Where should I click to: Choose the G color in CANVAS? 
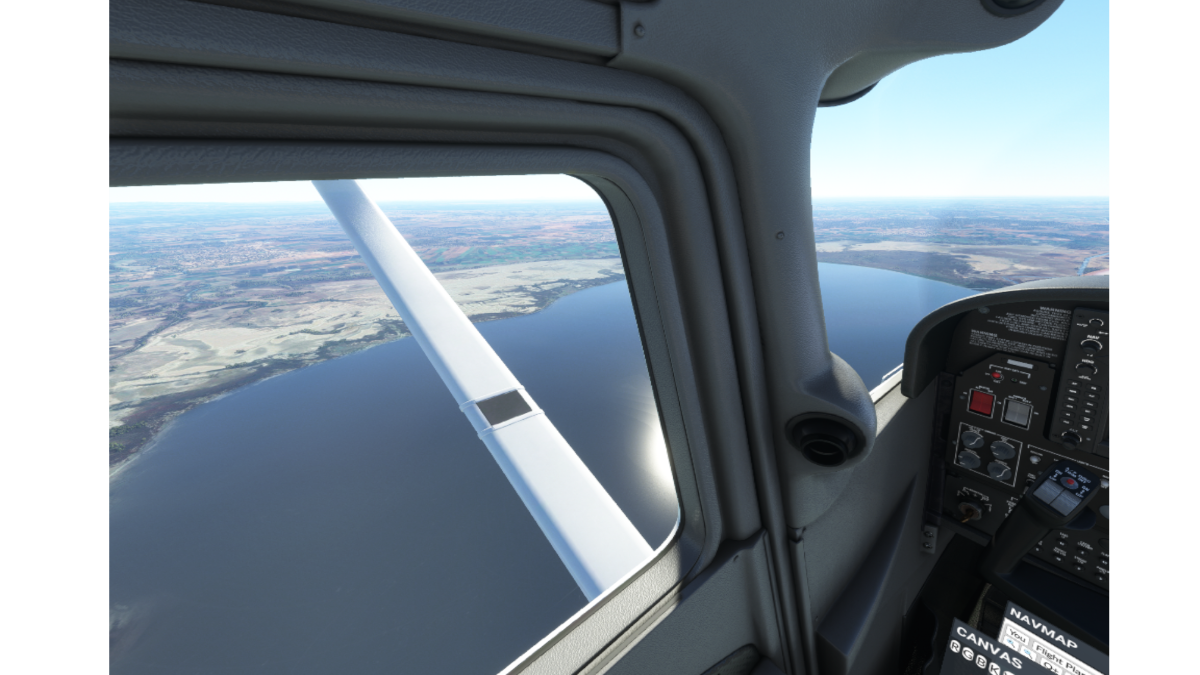(x=967, y=653)
